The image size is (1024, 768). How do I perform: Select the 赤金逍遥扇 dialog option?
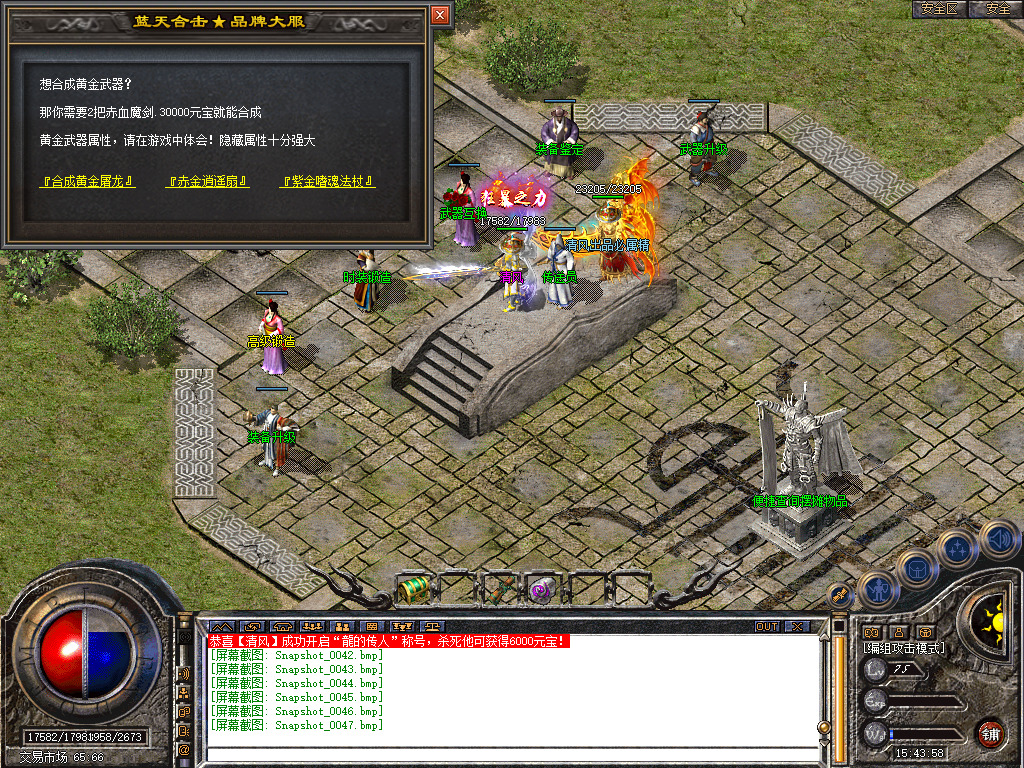(208, 182)
